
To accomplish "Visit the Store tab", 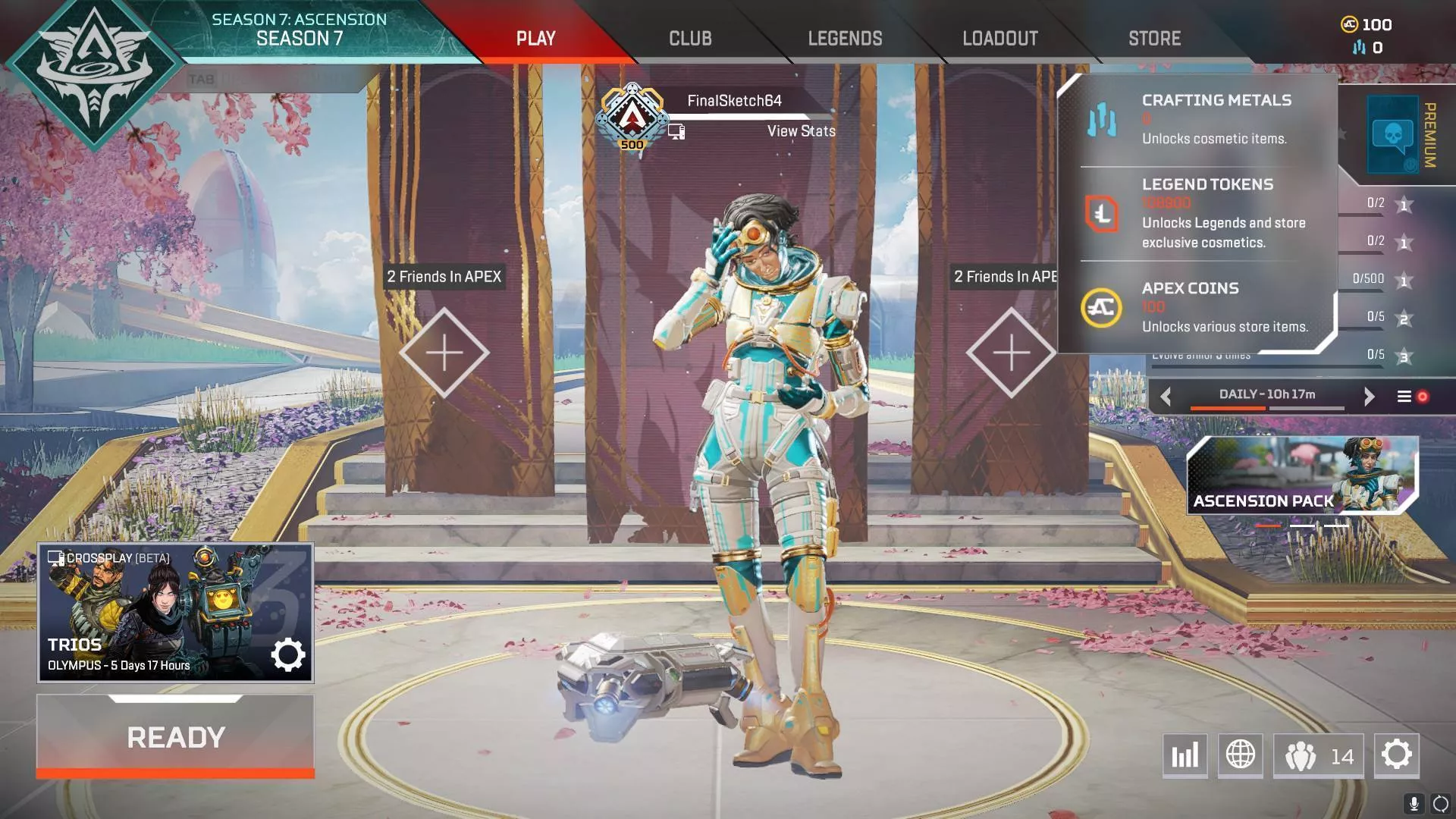I will click(1154, 39).
